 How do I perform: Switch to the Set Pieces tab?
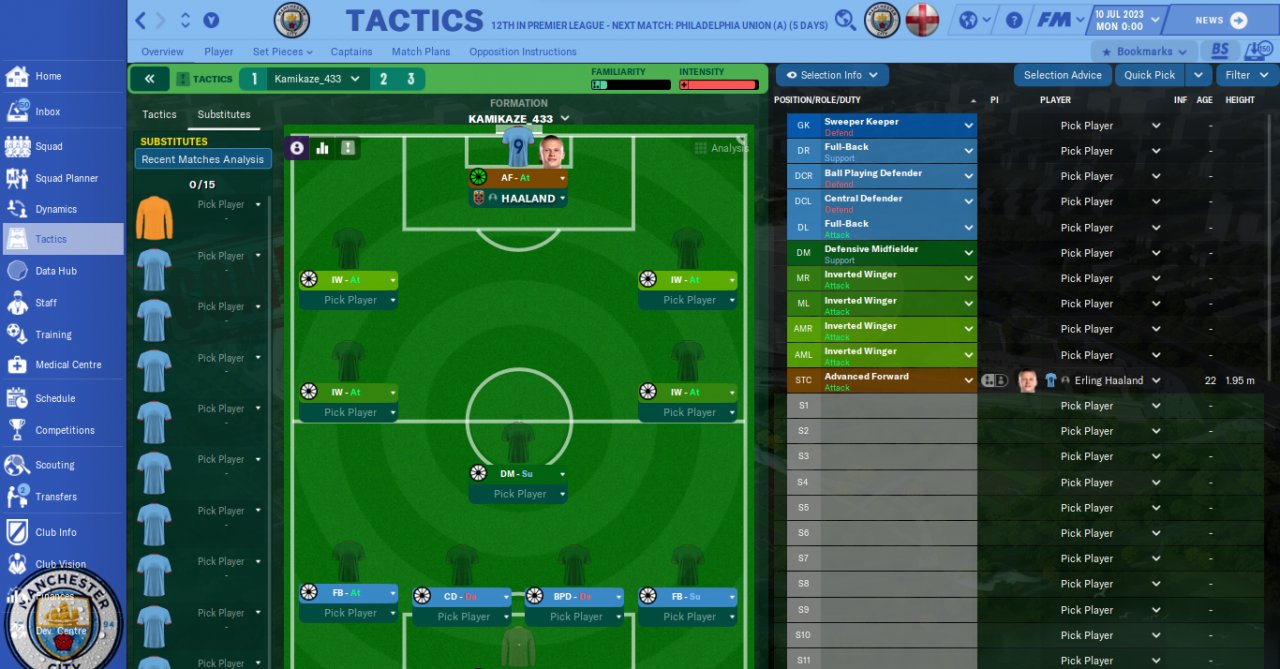click(x=282, y=52)
